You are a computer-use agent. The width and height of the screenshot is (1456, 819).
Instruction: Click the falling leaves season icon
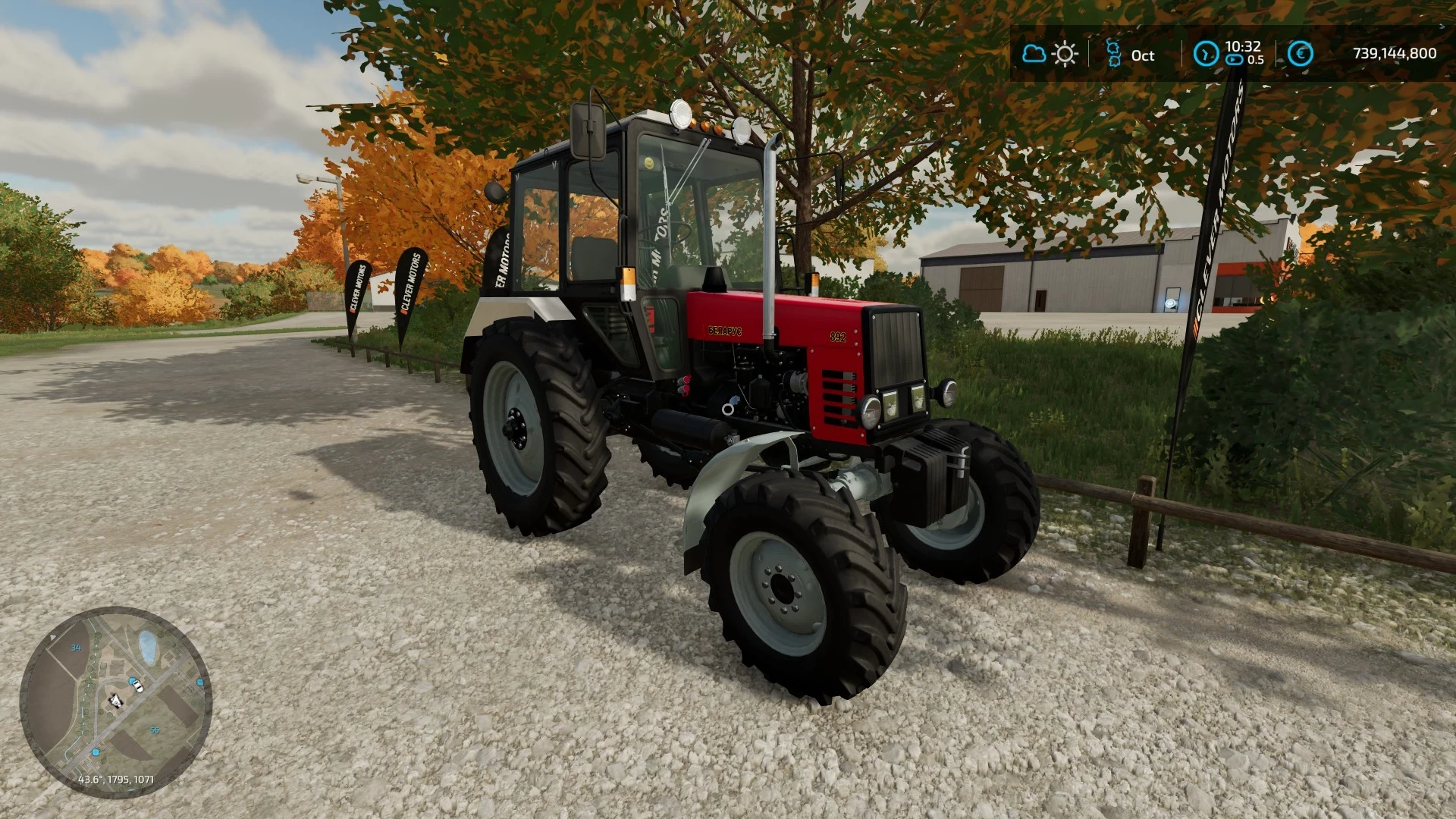(x=1112, y=55)
